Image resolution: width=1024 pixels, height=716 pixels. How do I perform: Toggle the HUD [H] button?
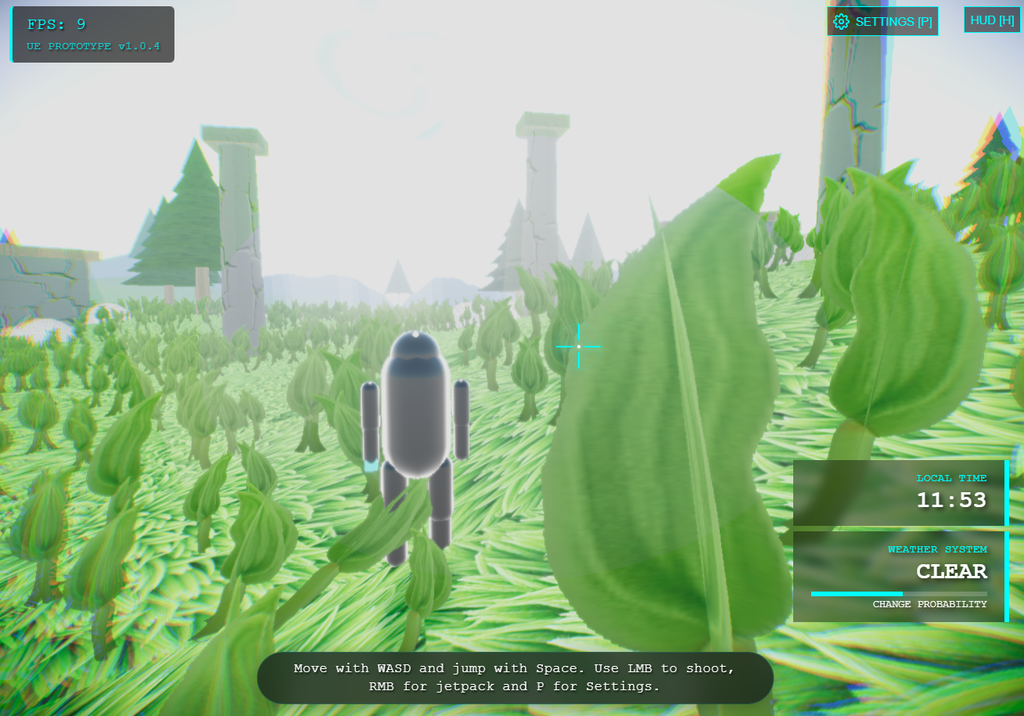tap(992, 20)
